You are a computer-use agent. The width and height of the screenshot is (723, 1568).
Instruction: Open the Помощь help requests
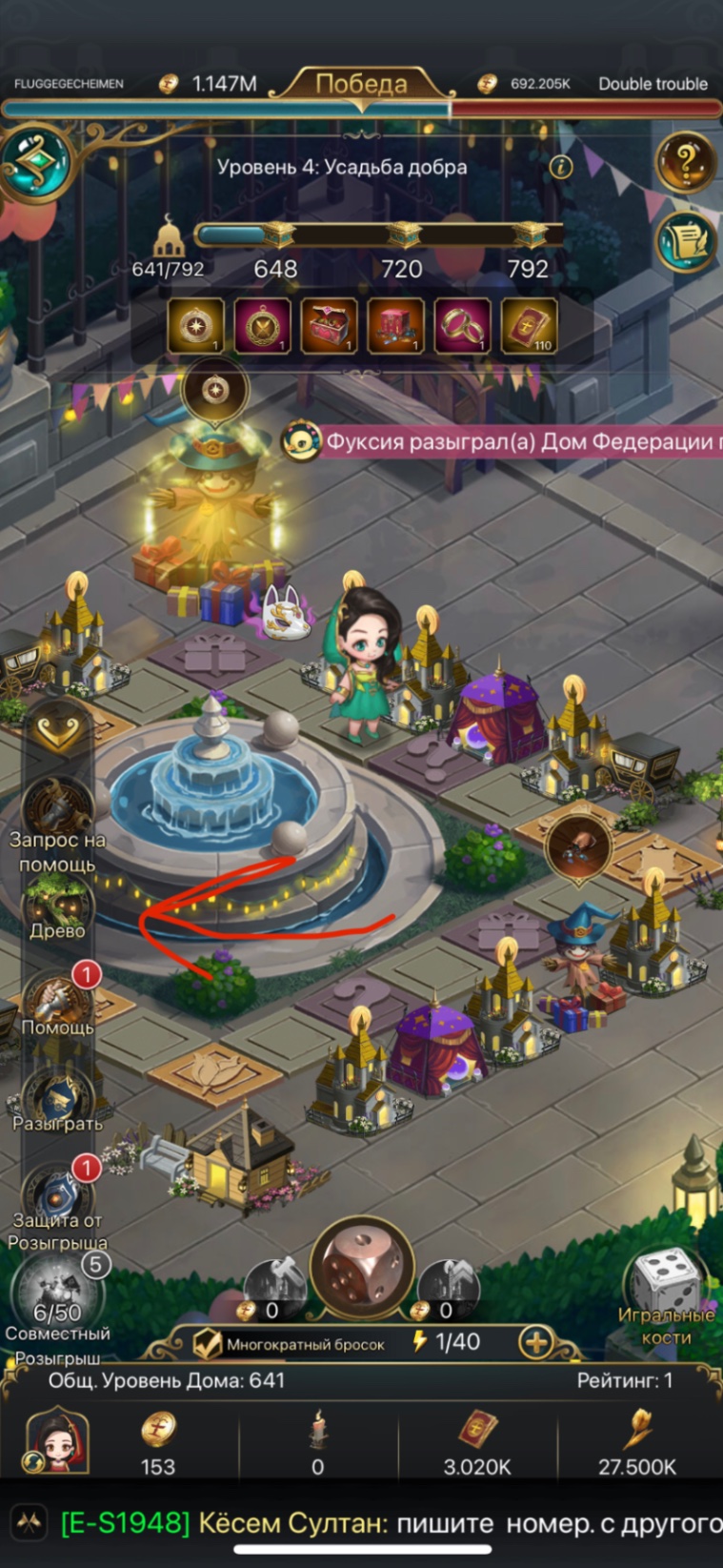pyautogui.click(x=57, y=1001)
